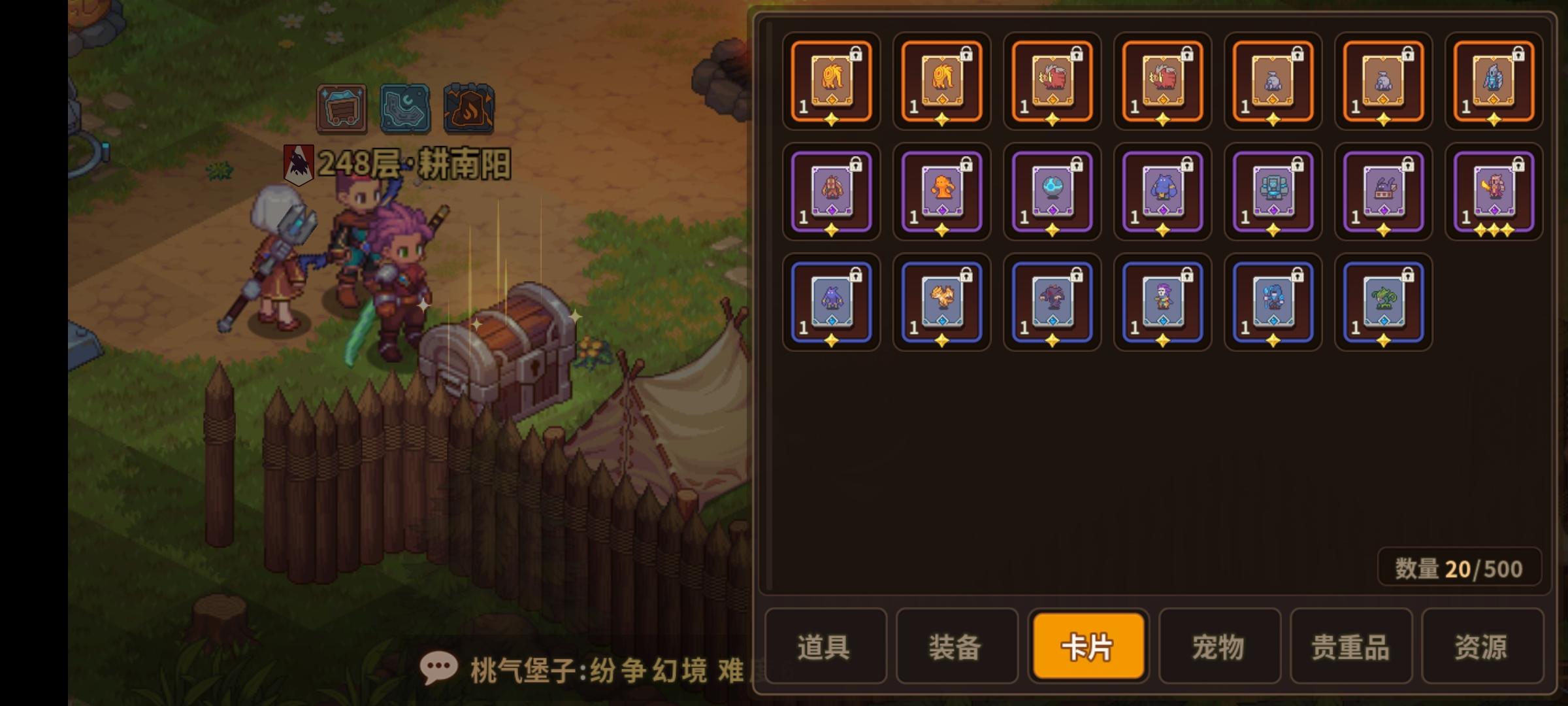
Task: Select the crystal ball card in the purple row
Action: [x=1052, y=192]
